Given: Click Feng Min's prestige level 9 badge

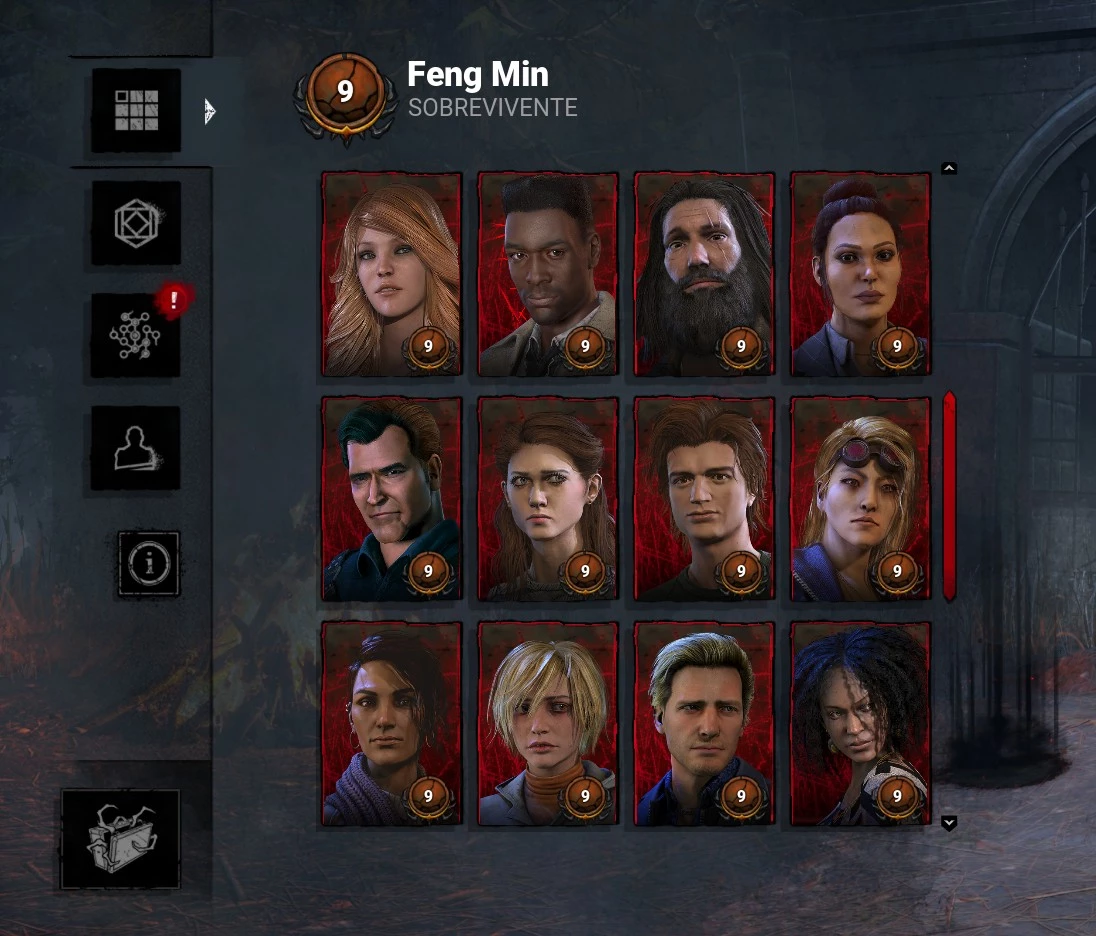Looking at the screenshot, I should 345,92.
